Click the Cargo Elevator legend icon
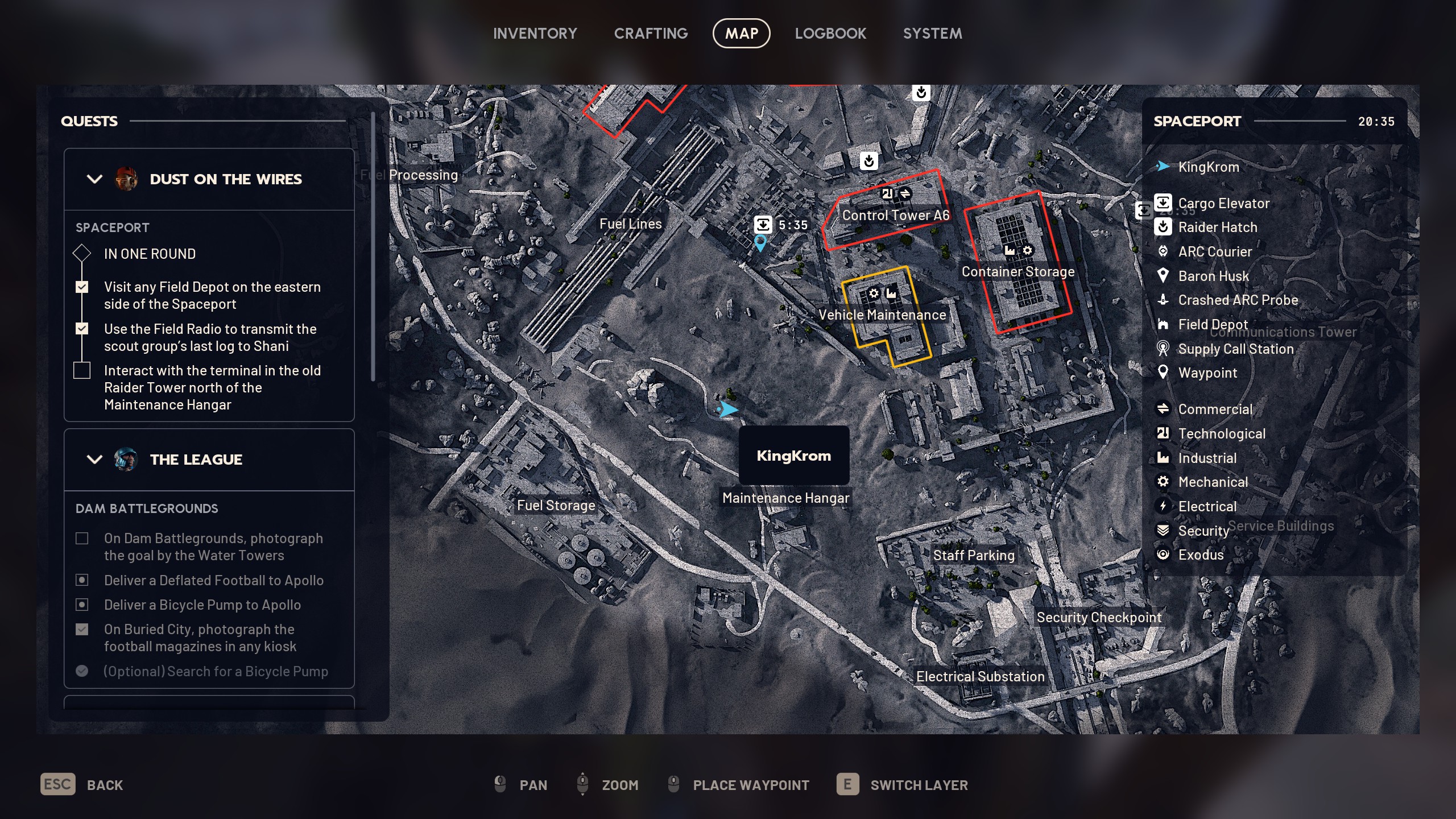This screenshot has height=819, width=1456. point(1164,203)
